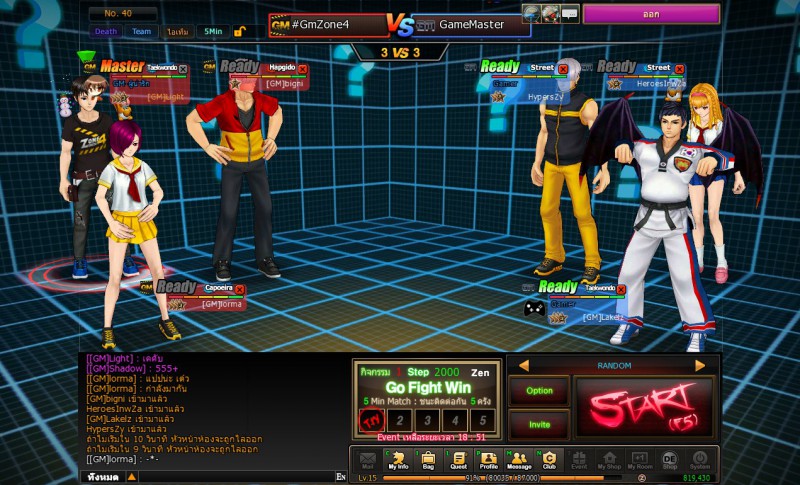Start the match with the START button
The width and height of the screenshot is (800, 485).
pos(645,407)
